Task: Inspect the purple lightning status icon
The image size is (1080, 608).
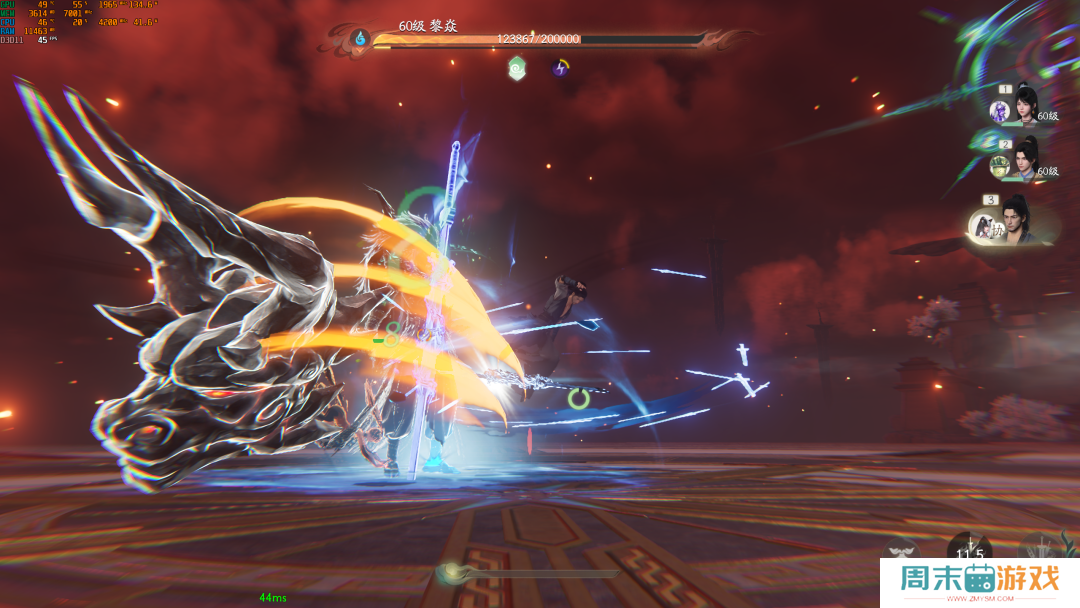Action: [561, 68]
